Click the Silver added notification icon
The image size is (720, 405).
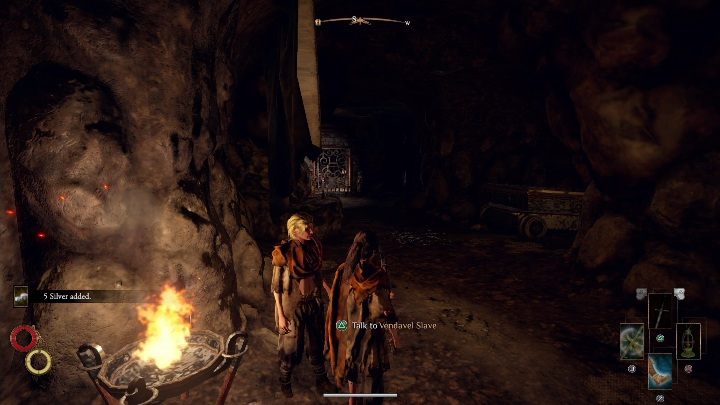tap(22, 296)
